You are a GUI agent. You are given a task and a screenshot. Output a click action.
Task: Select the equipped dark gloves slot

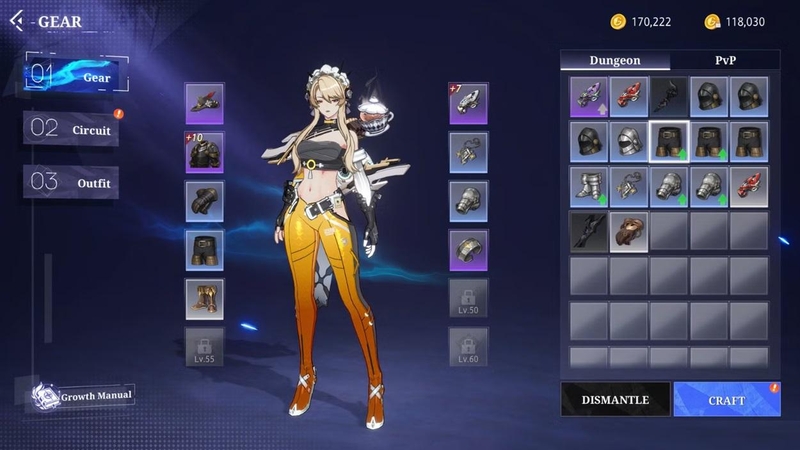pyautogui.click(x=205, y=201)
